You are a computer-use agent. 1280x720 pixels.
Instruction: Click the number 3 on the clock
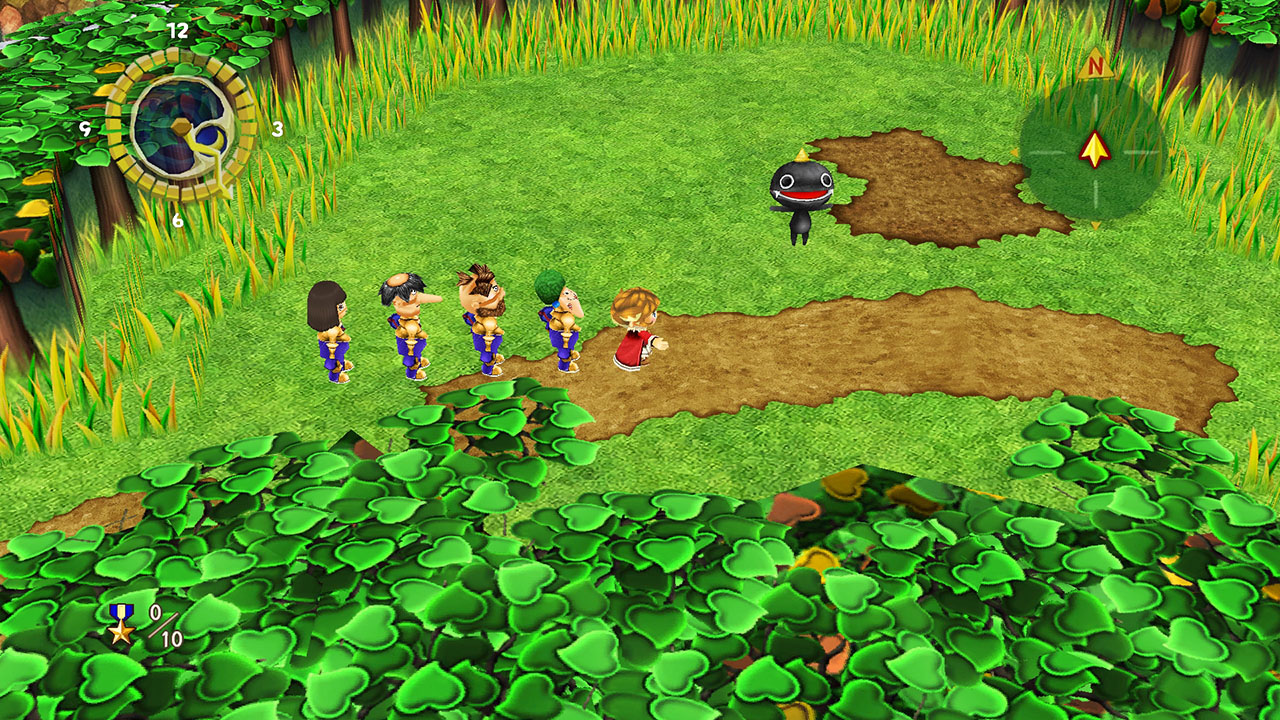pos(278,128)
